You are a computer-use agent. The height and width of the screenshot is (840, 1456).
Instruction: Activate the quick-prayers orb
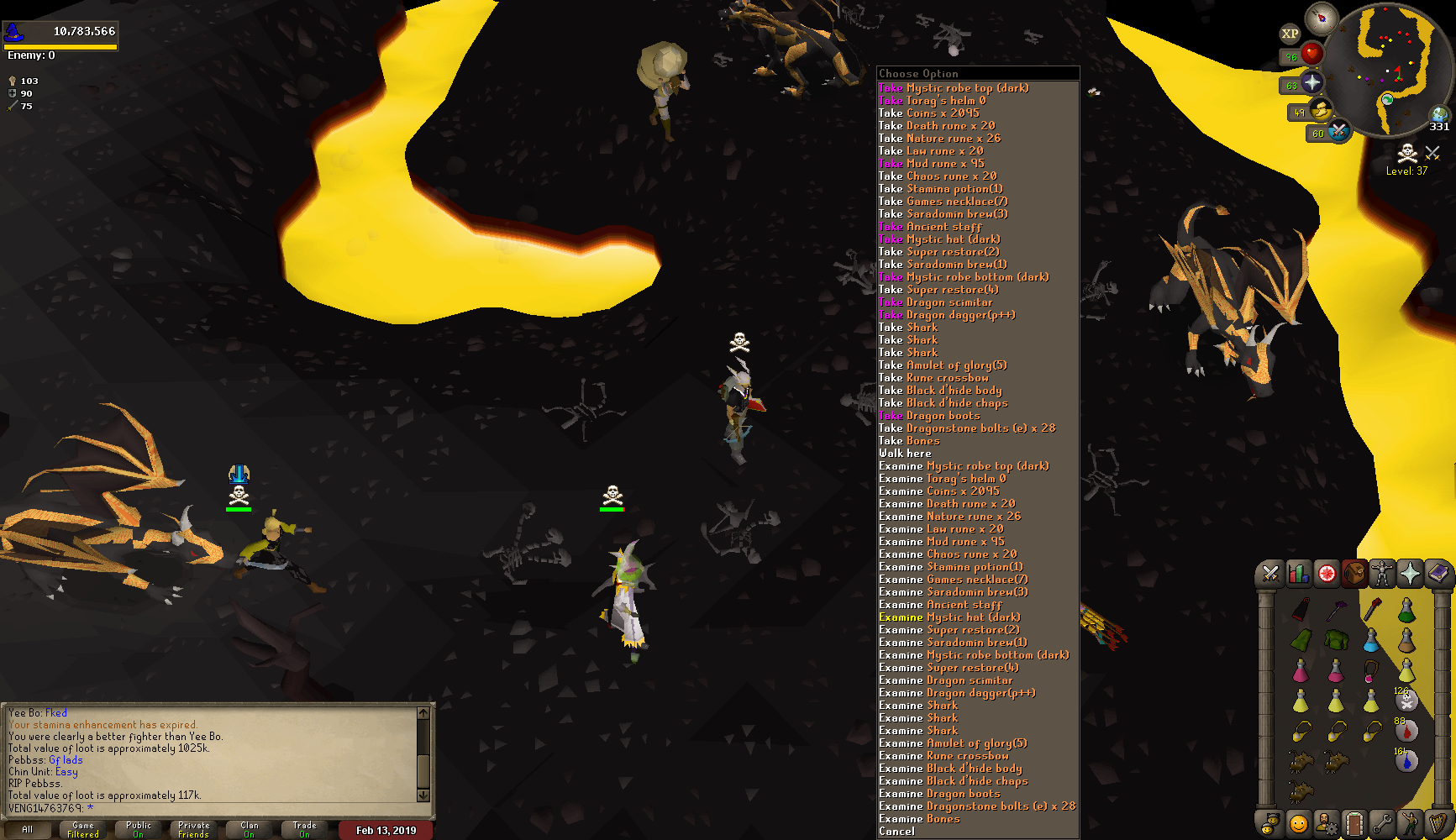1311,83
